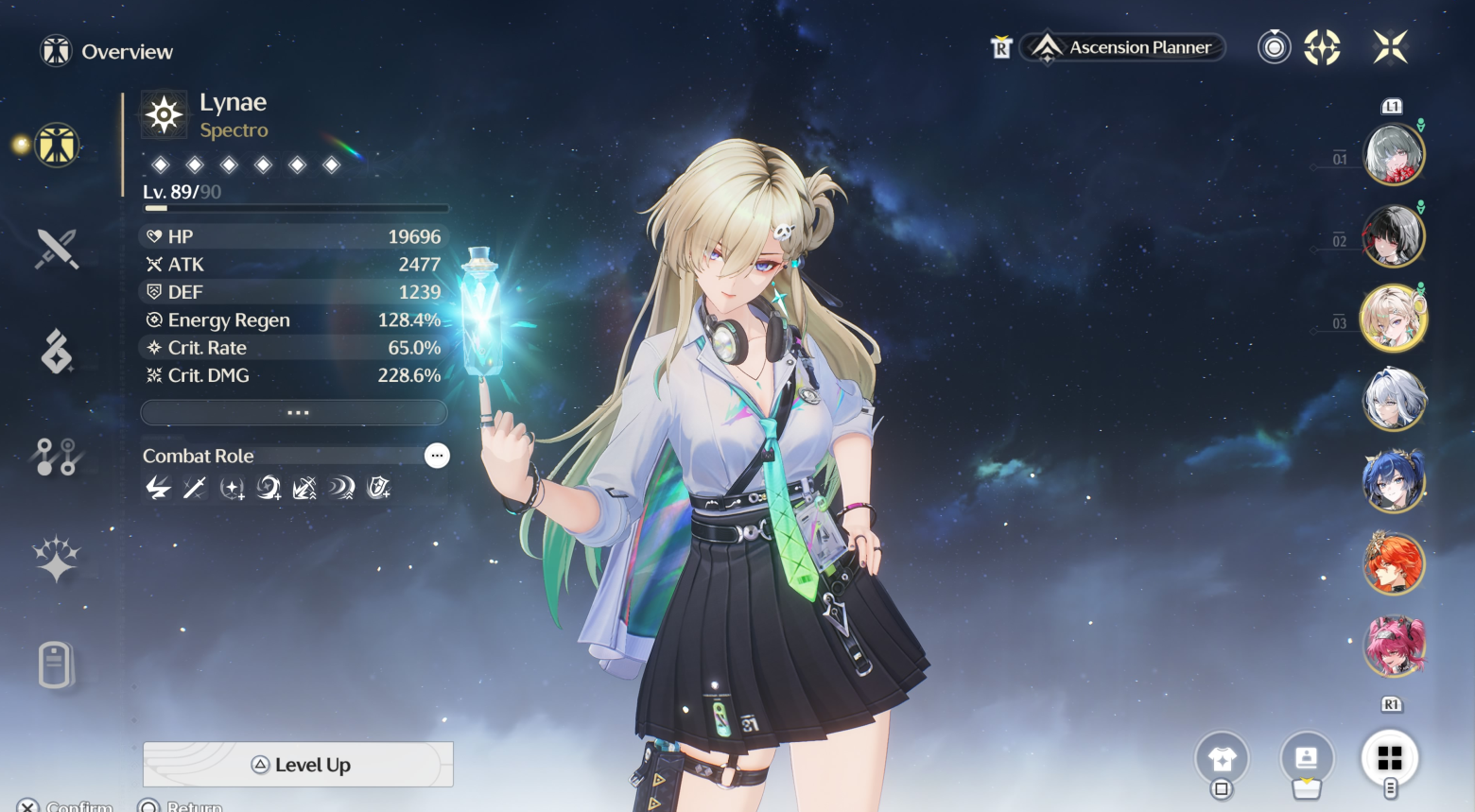
Task: Expand the full stats list with the ellipsis bar
Action: [x=294, y=413]
